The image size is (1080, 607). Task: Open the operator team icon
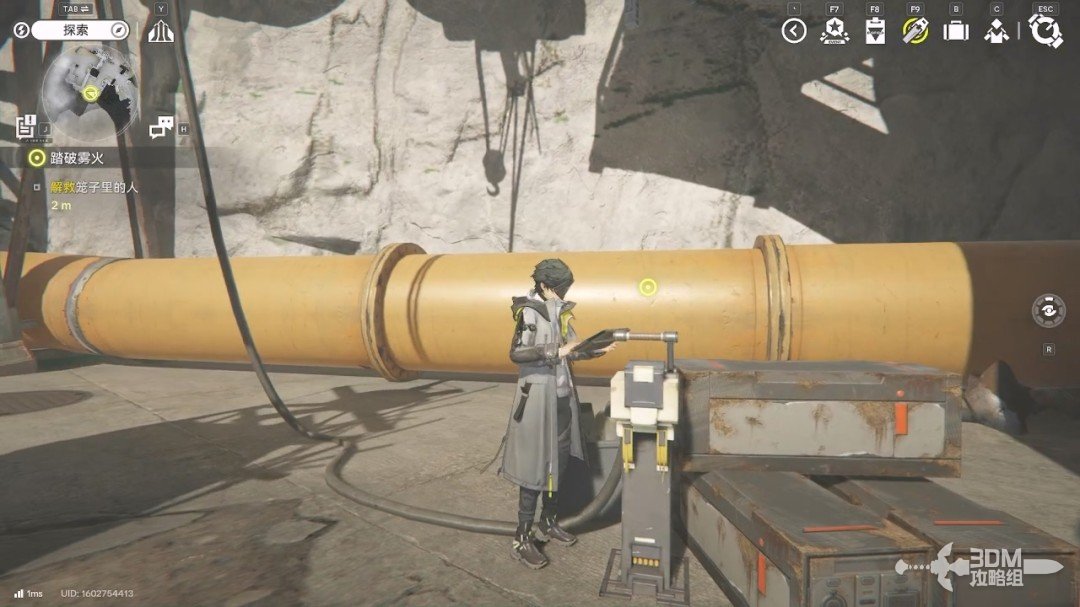(x=996, y=31)
